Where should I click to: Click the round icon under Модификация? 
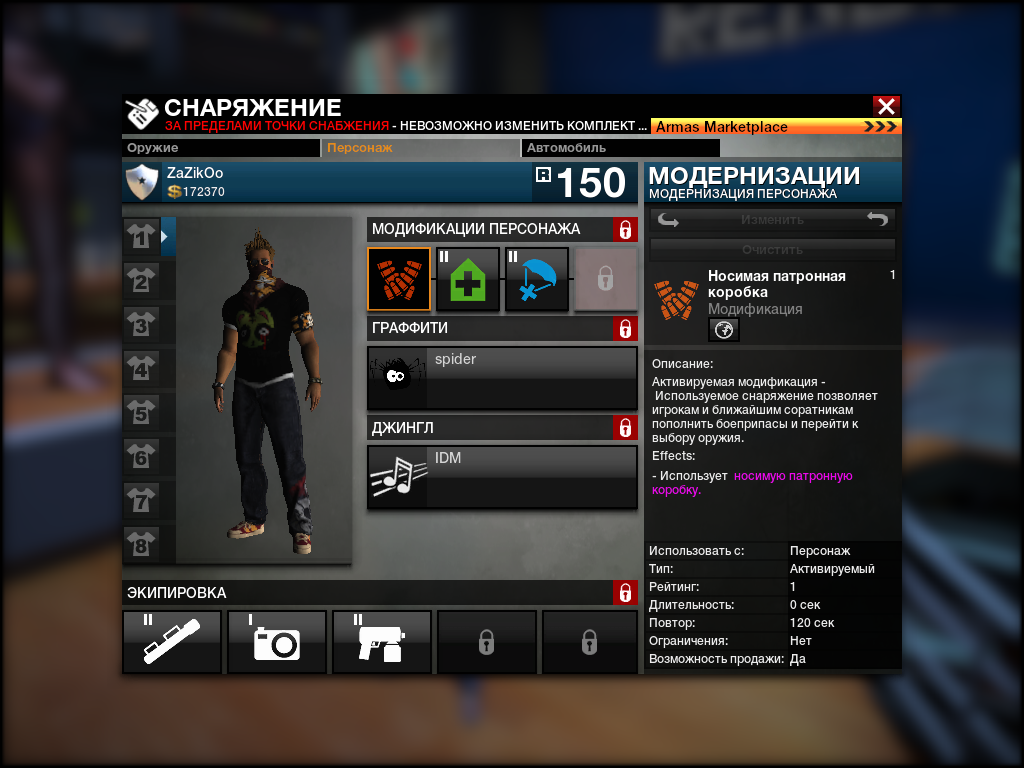(724, 330)
